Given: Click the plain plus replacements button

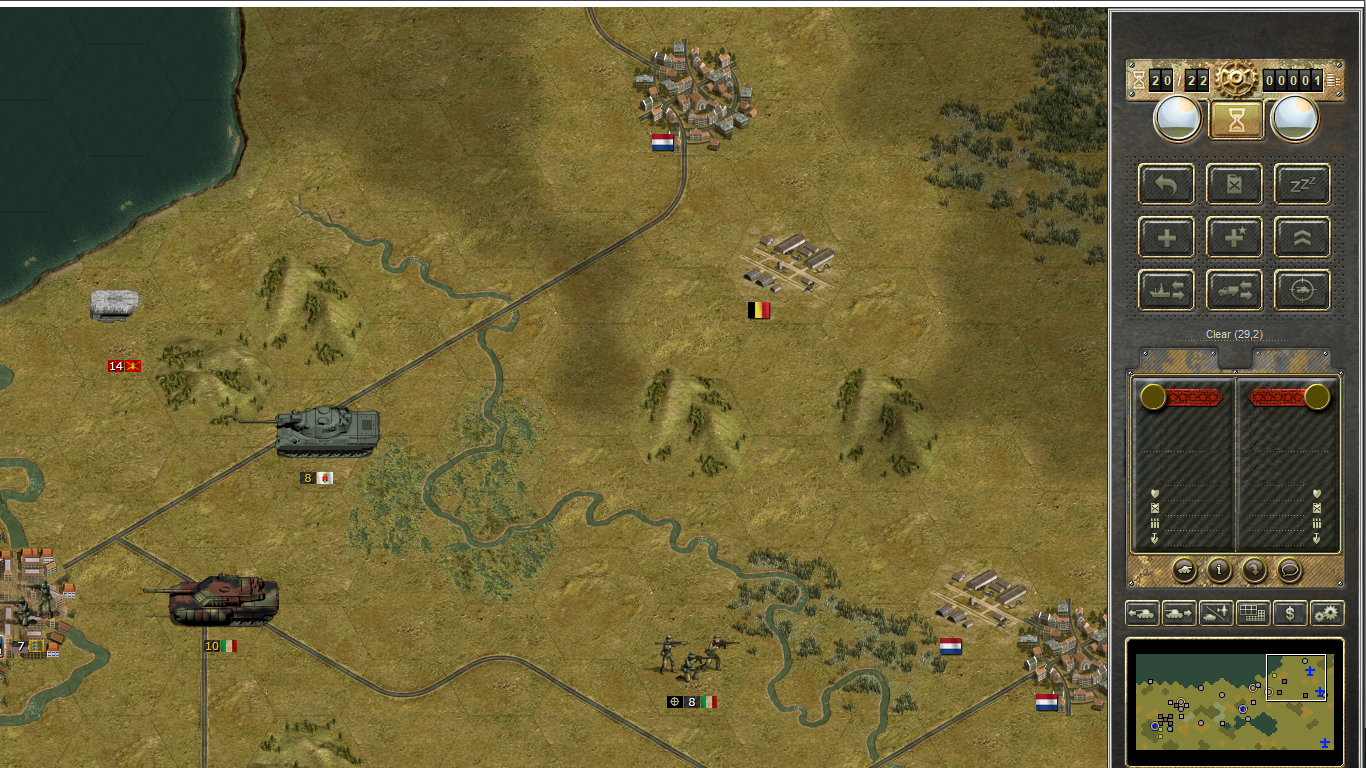Looking at the screenshot, I should pos(1166,237).
